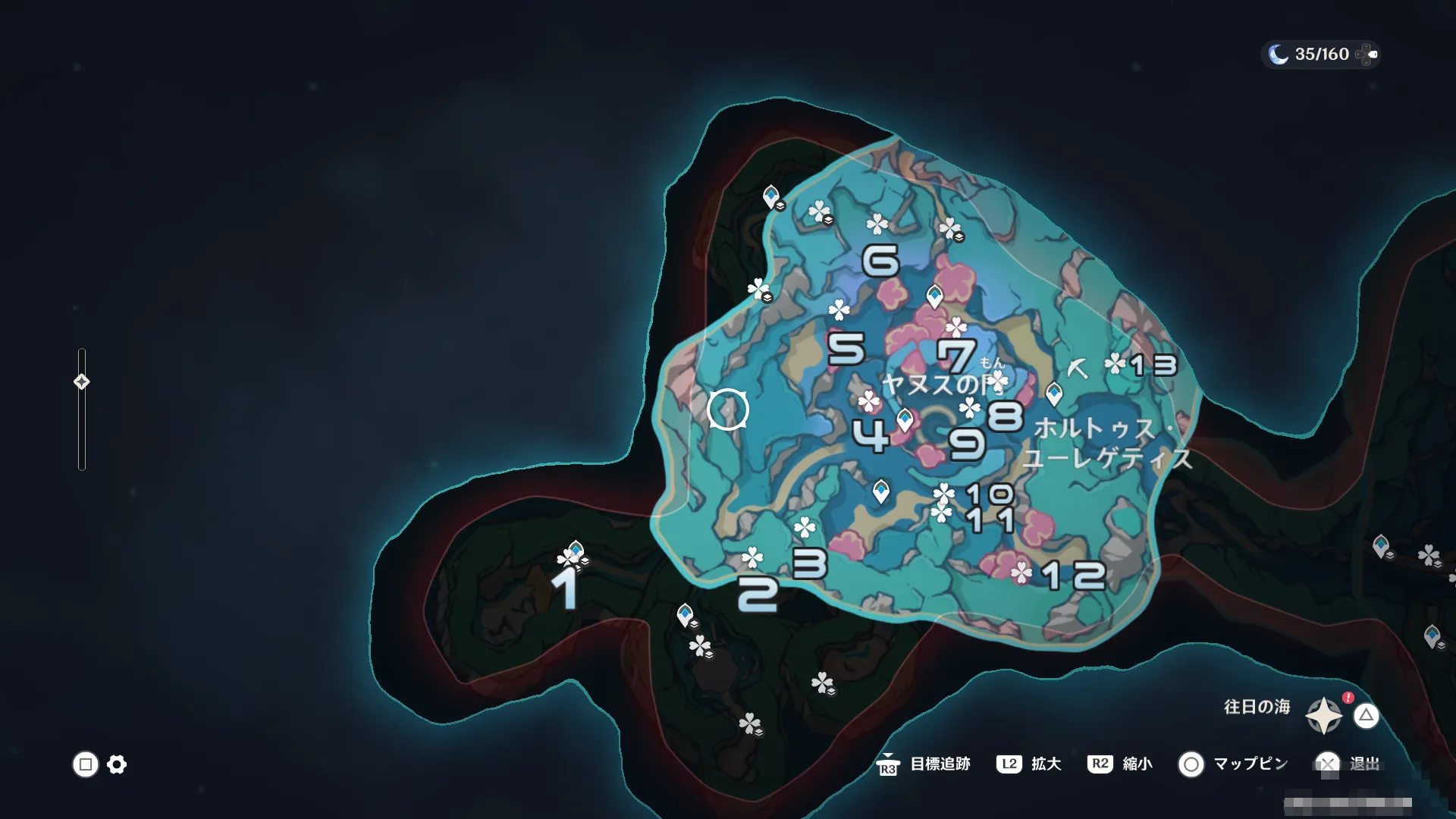The width and height of the screenshot is (1456, 819).
Task: Select the pickaxe mining marker
Action: pyautogui.click(x=1077, y=369)
